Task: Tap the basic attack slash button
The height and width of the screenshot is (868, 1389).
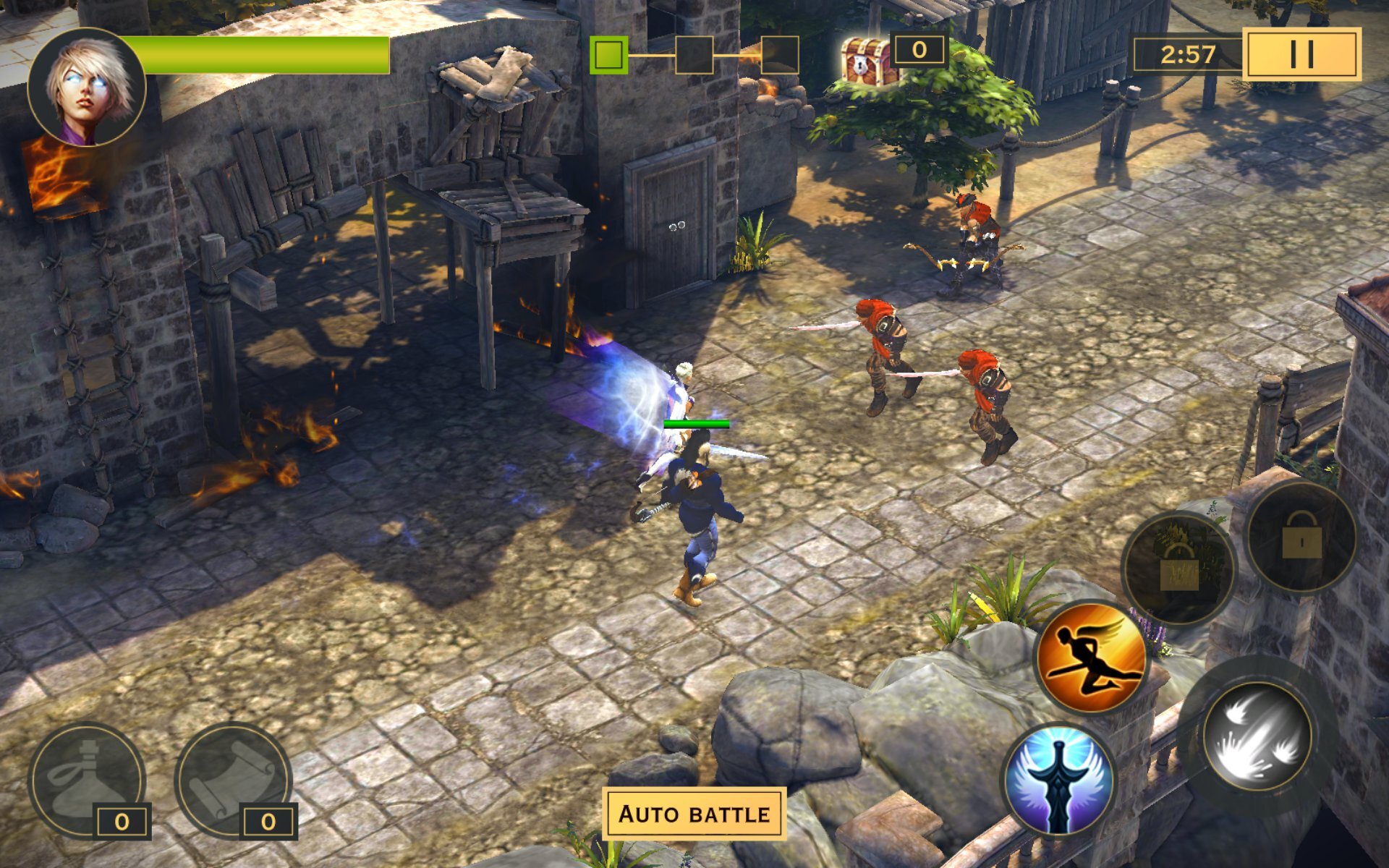Action: (1257, 736)
